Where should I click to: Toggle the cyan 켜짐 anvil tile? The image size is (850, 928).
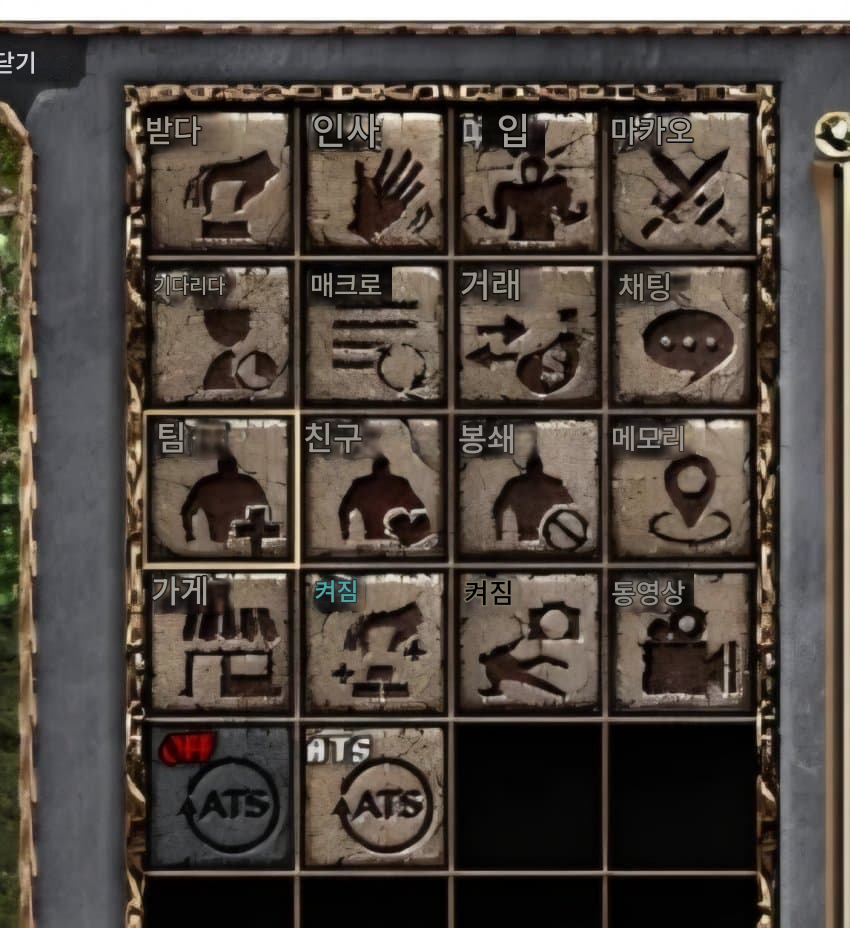tap(375, 642)
